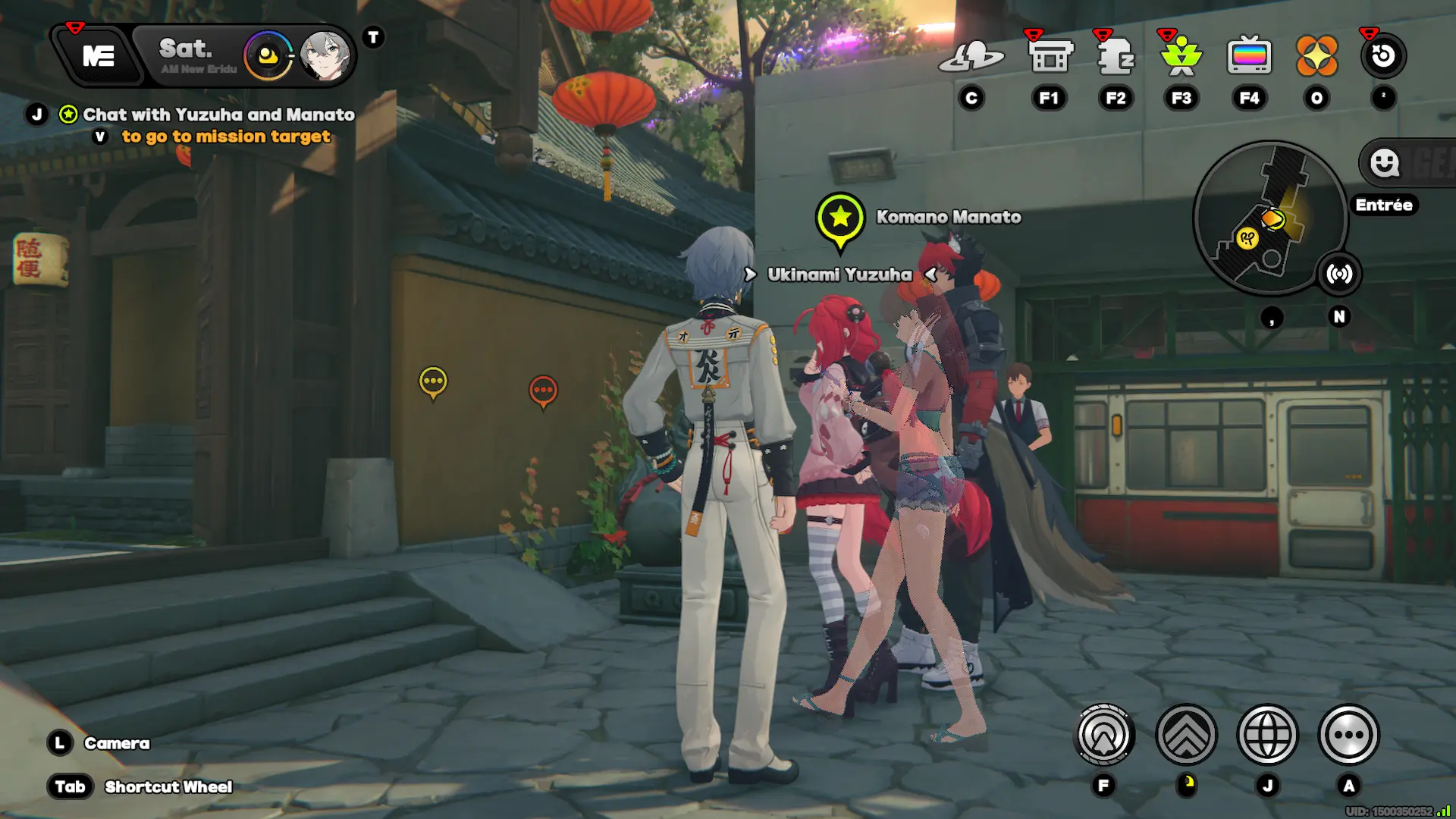Open the globe icon button
The width and height of the screenshot is (1456, 819).
click(x=1267, y=735)
